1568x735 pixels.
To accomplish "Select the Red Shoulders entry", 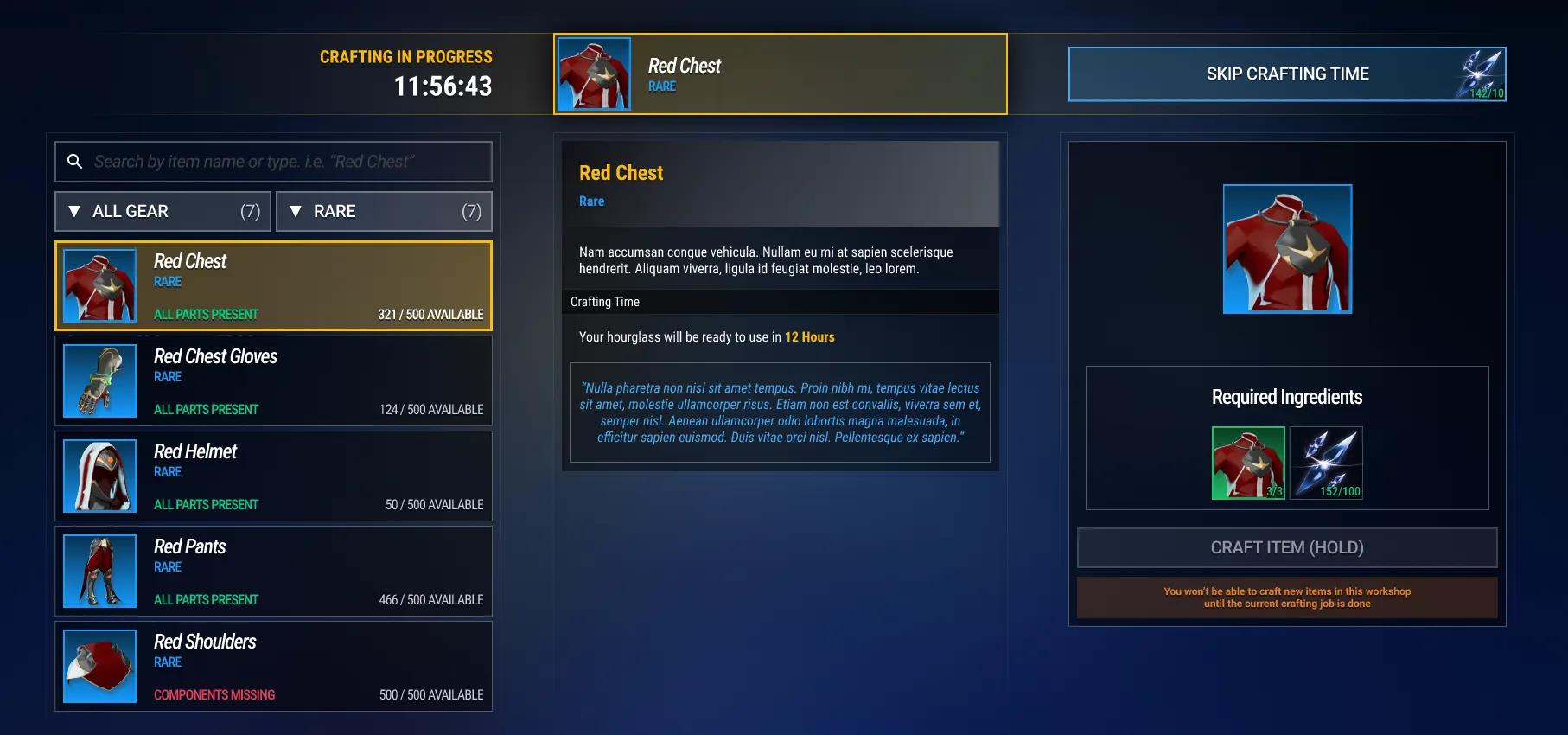I will 273,667.
